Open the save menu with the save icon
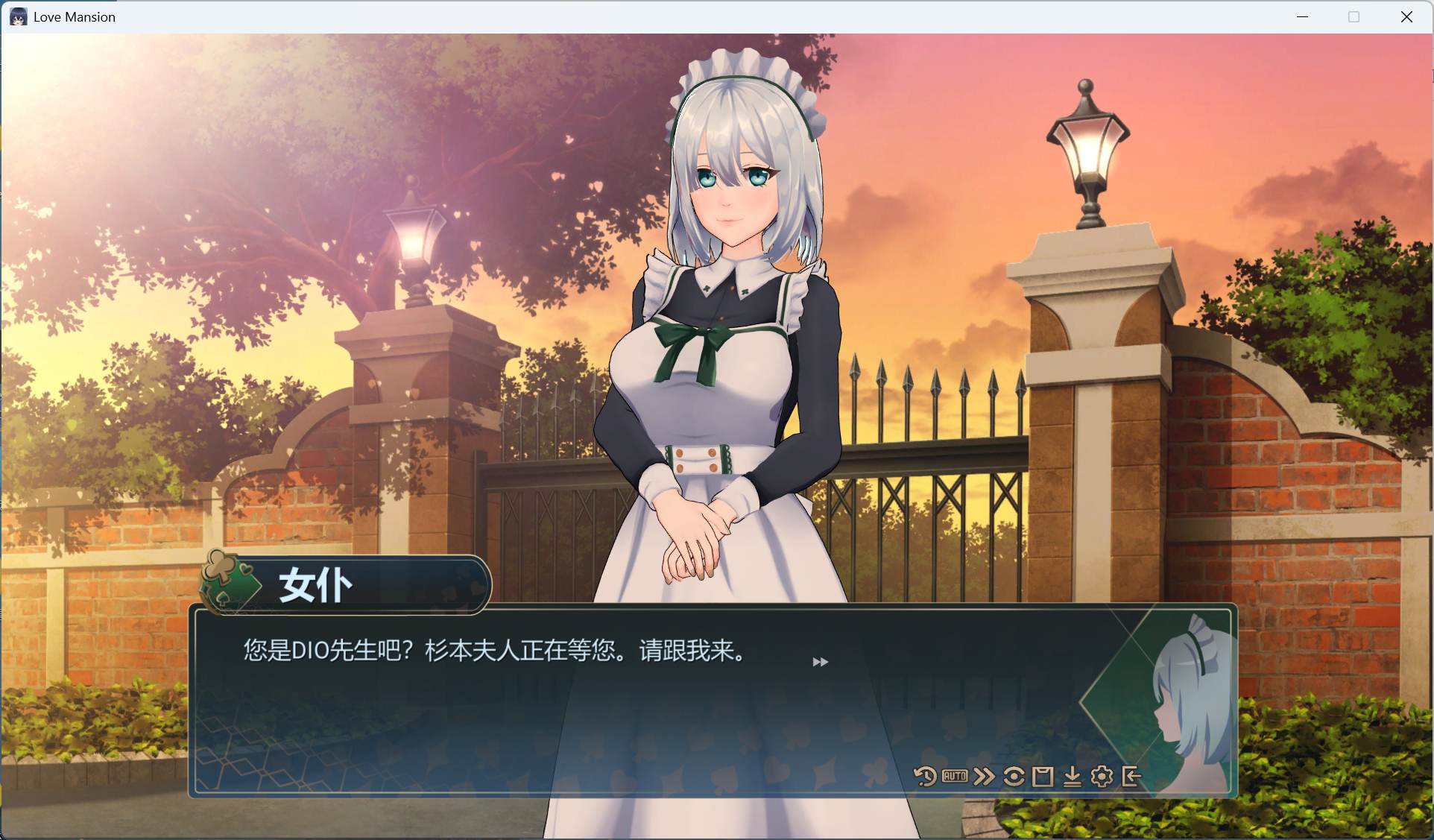1434x840 pixels. click(1043, 776)
